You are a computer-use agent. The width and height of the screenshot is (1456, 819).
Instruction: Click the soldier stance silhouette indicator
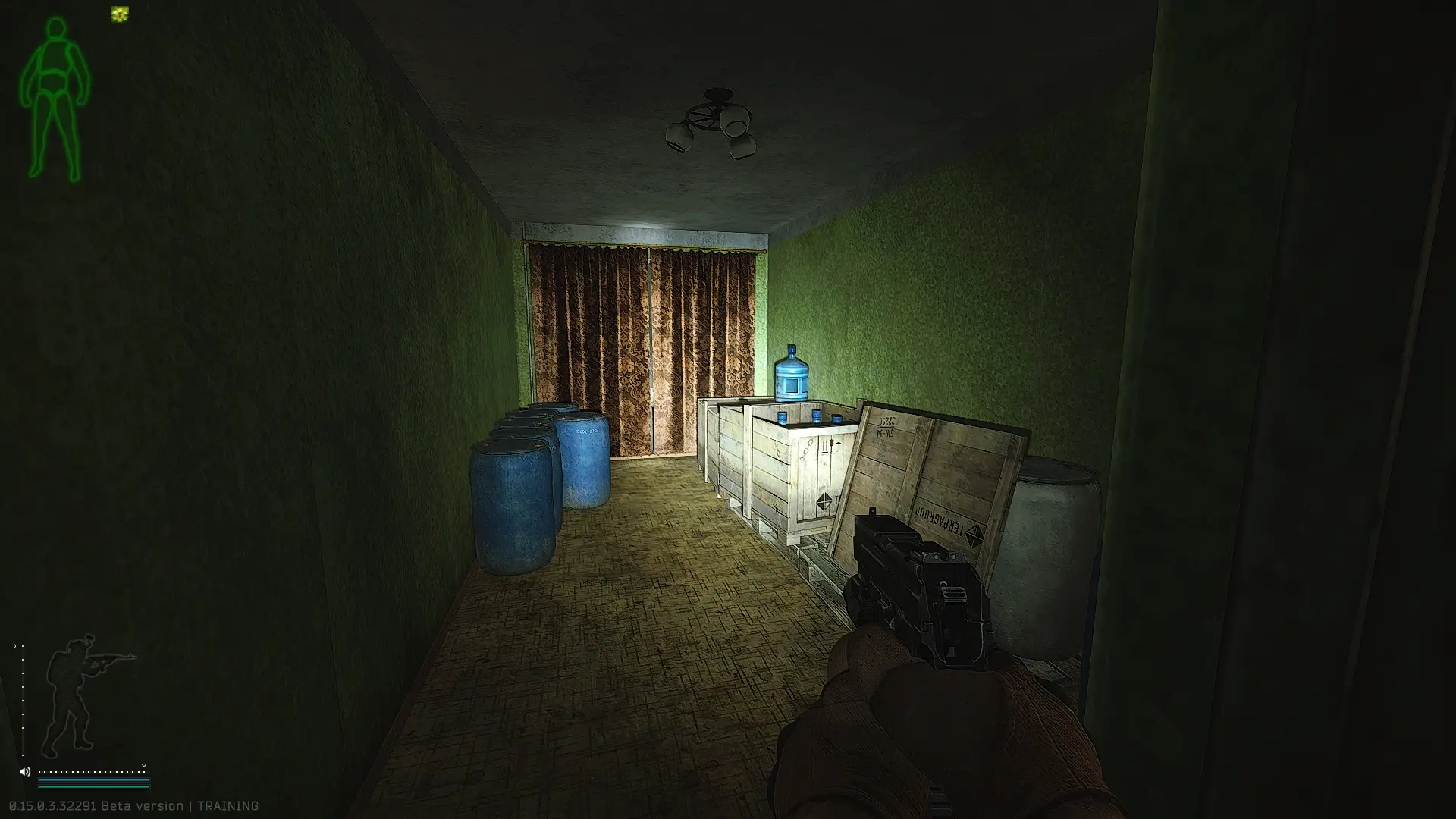tap(83, 694)
